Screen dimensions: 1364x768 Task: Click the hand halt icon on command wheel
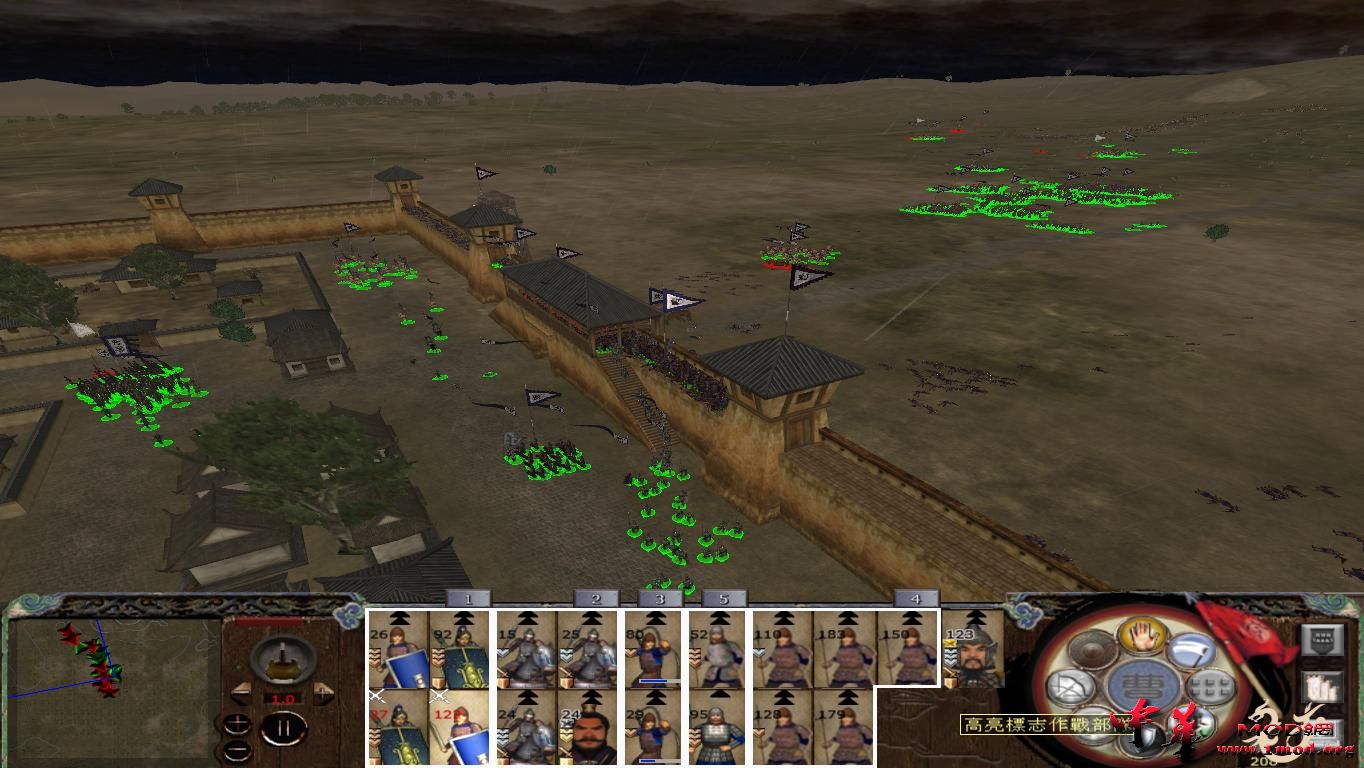[1142, 637]
